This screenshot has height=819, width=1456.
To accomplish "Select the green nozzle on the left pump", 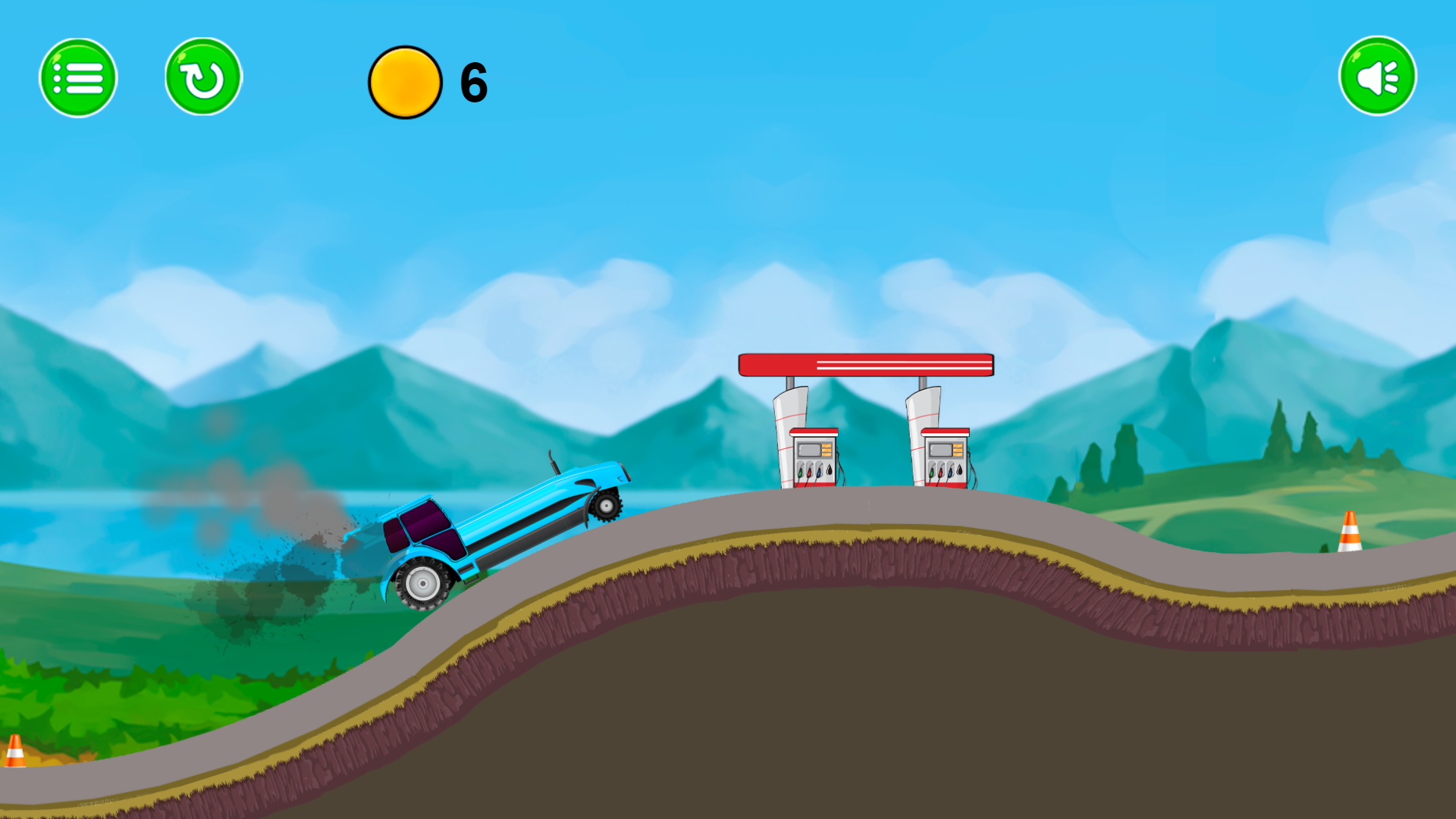I will coord(800,472).
